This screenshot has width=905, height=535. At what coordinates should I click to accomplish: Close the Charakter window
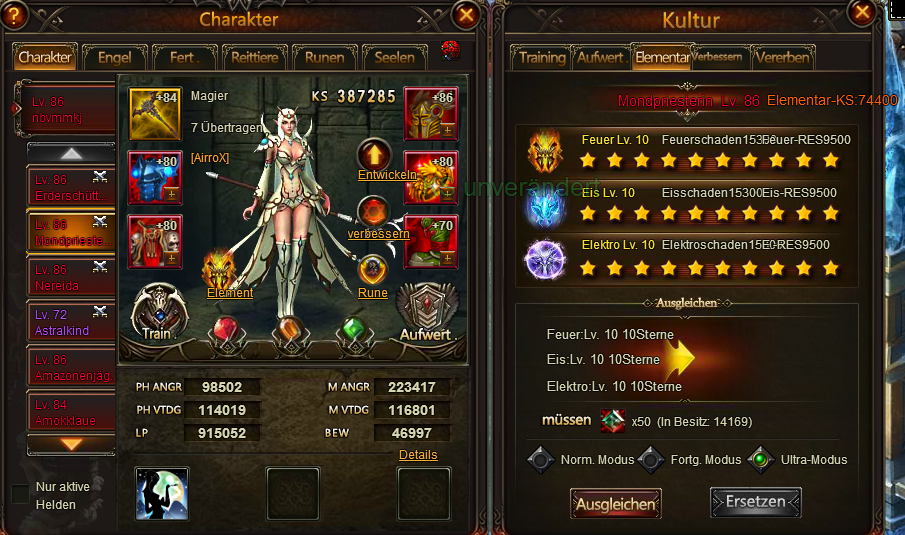pyautogui.click(x=465, y=15)
